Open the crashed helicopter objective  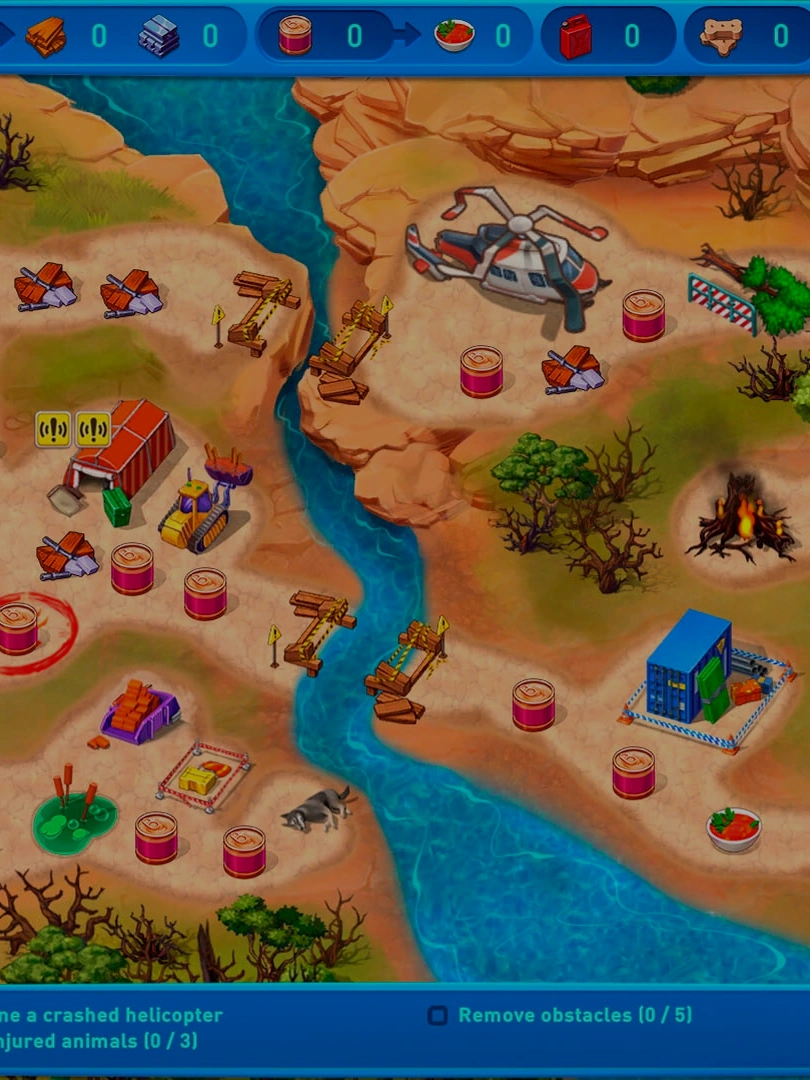point(110,1015)
